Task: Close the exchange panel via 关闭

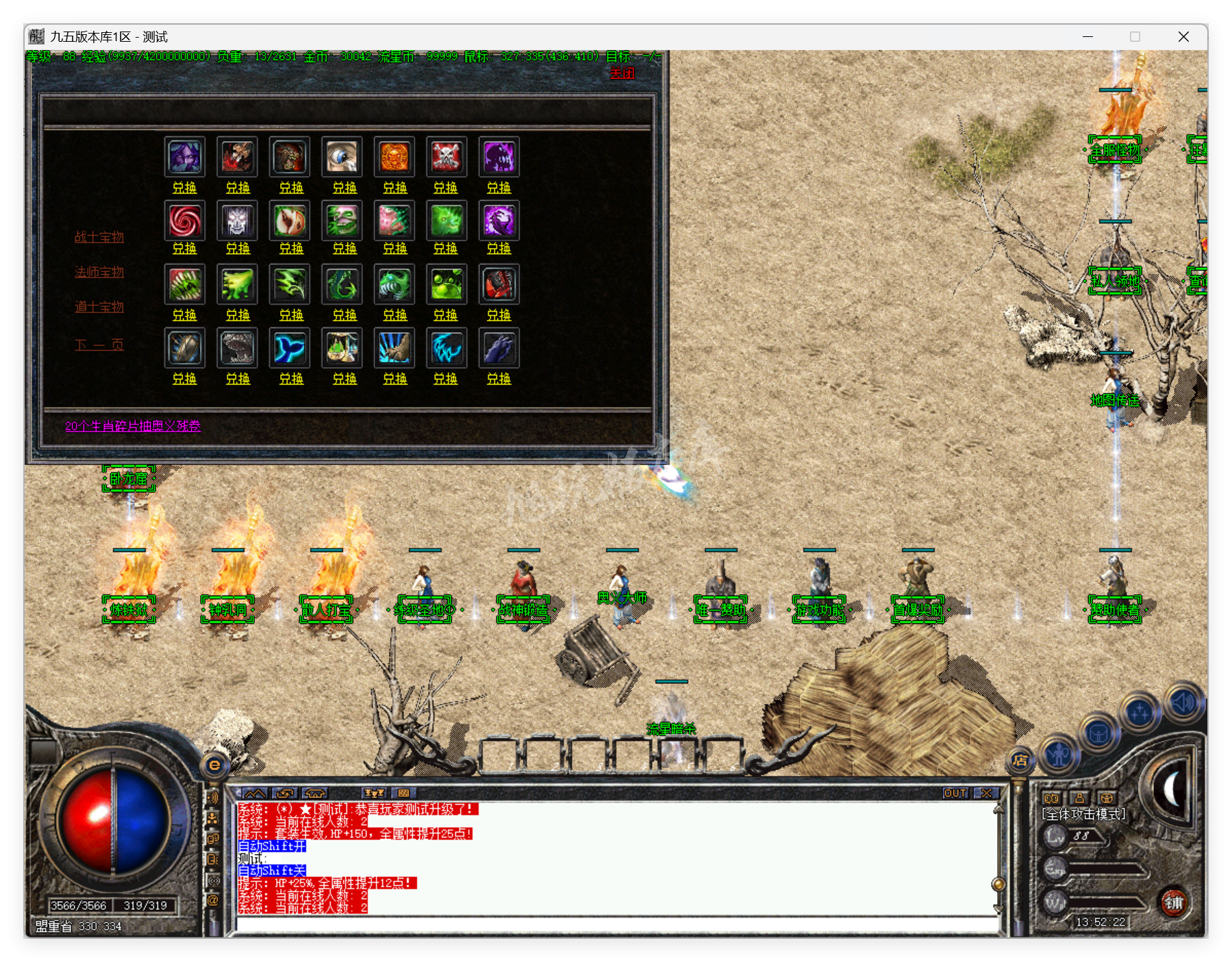Action: [622, 73]
